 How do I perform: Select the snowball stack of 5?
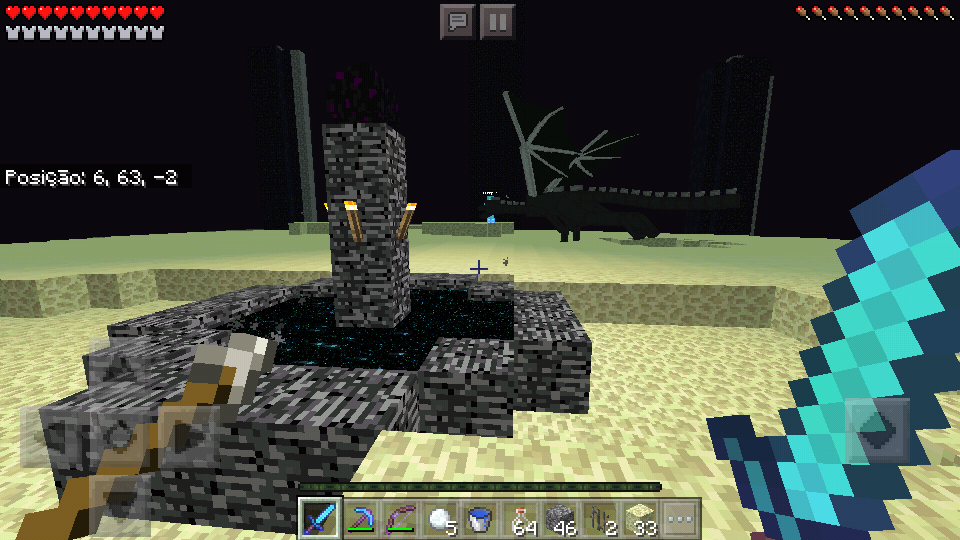tap(441, 518)
